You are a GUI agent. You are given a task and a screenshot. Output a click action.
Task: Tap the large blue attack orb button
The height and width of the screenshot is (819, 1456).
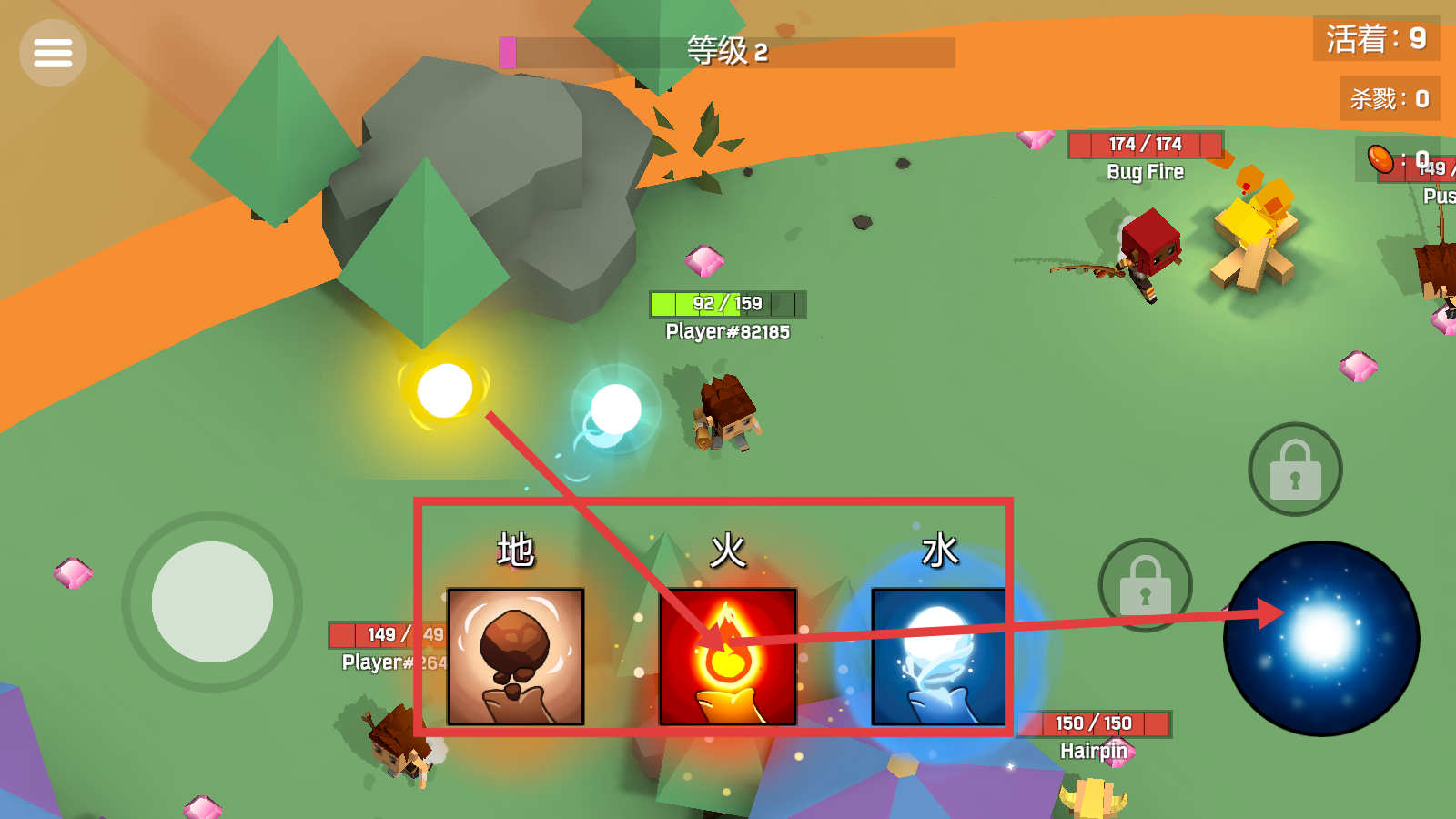1321,637
